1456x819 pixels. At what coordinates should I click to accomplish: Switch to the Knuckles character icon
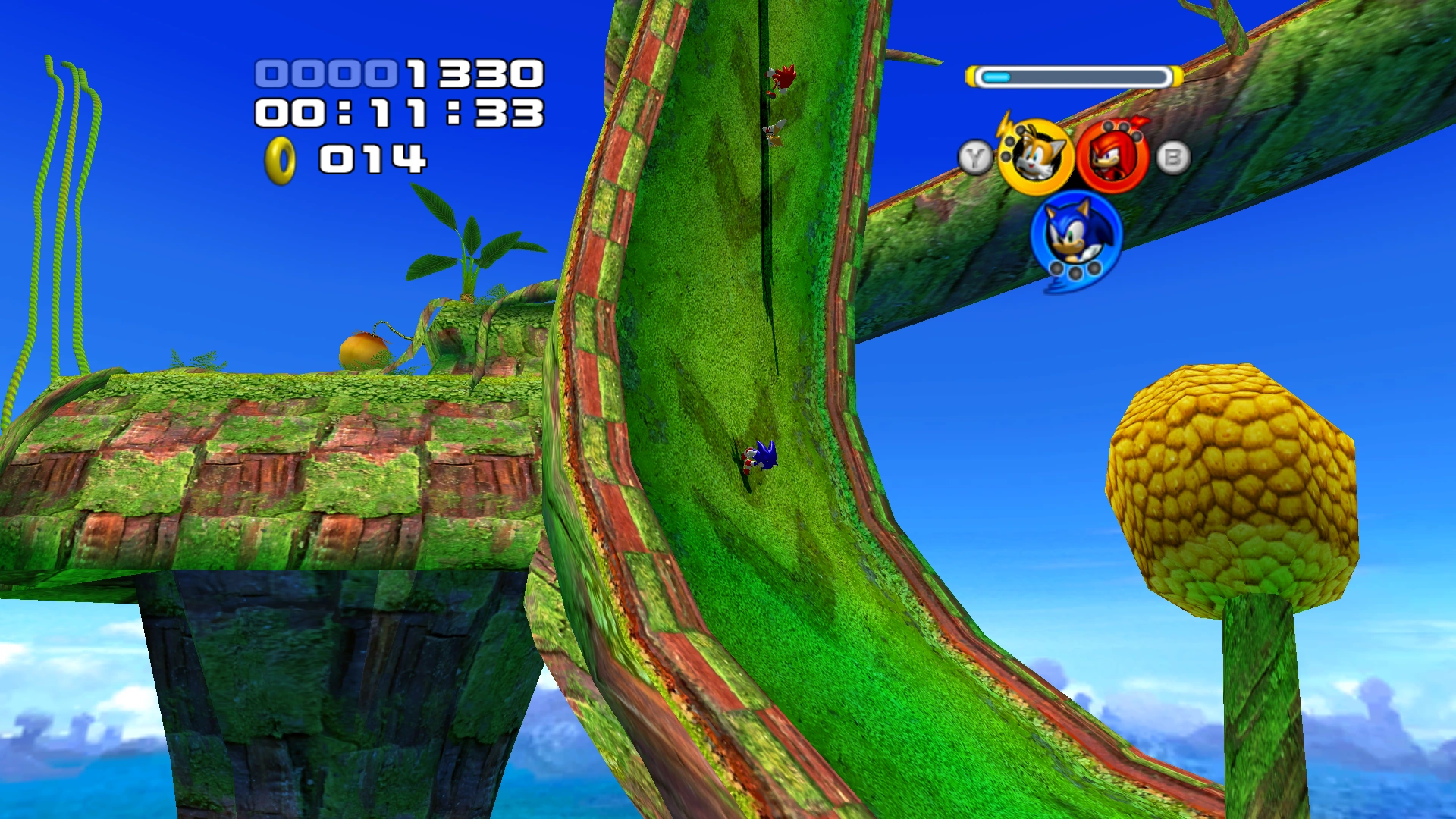pyautogui.click(x=1112, y=157)
